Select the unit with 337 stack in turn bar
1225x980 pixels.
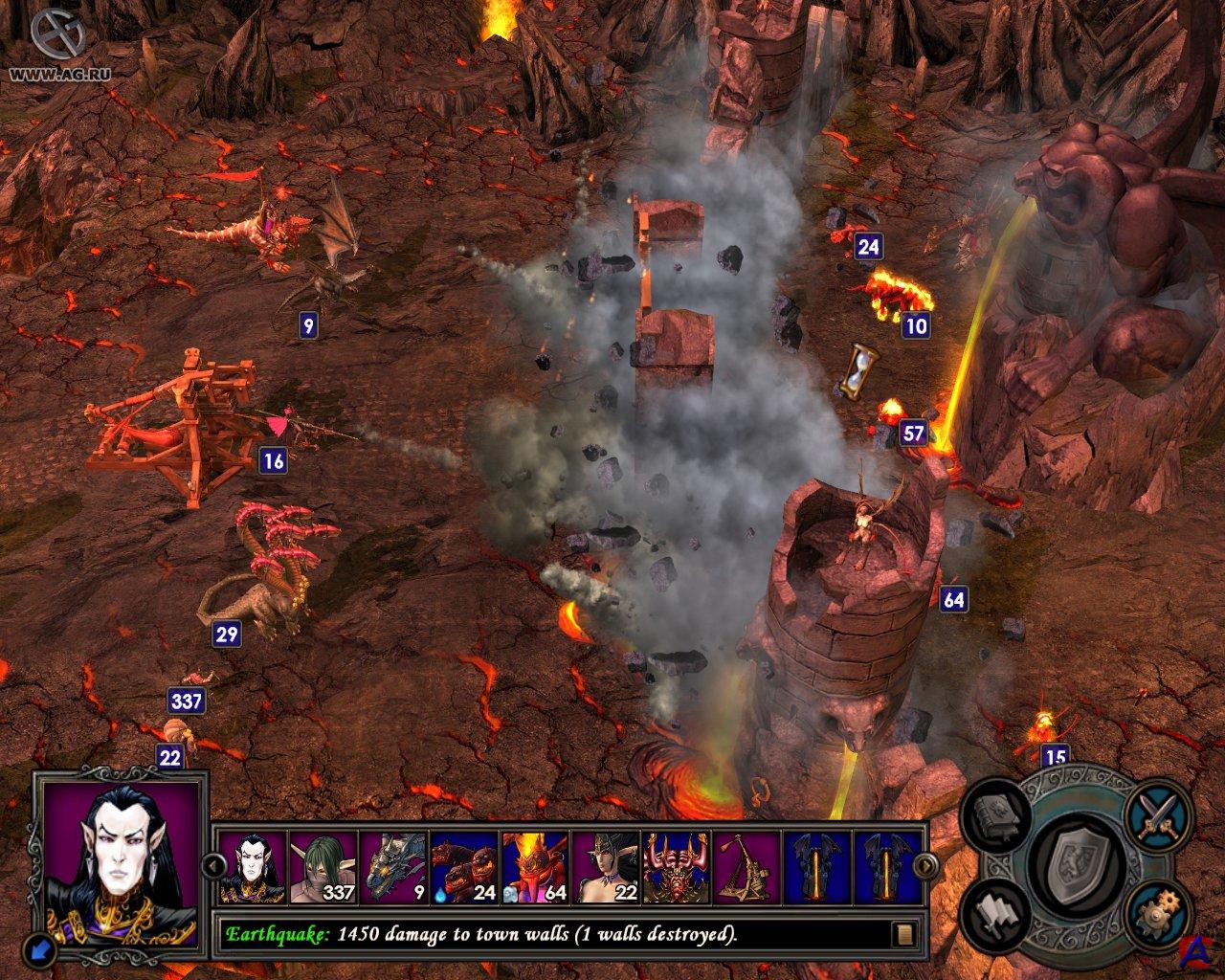(x=323, y=867)
